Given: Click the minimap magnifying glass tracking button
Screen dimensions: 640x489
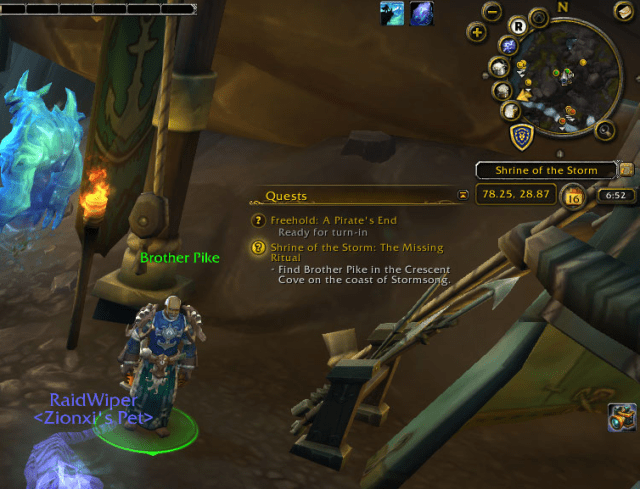Looking at the screenshot, I should tap(604, 129).
